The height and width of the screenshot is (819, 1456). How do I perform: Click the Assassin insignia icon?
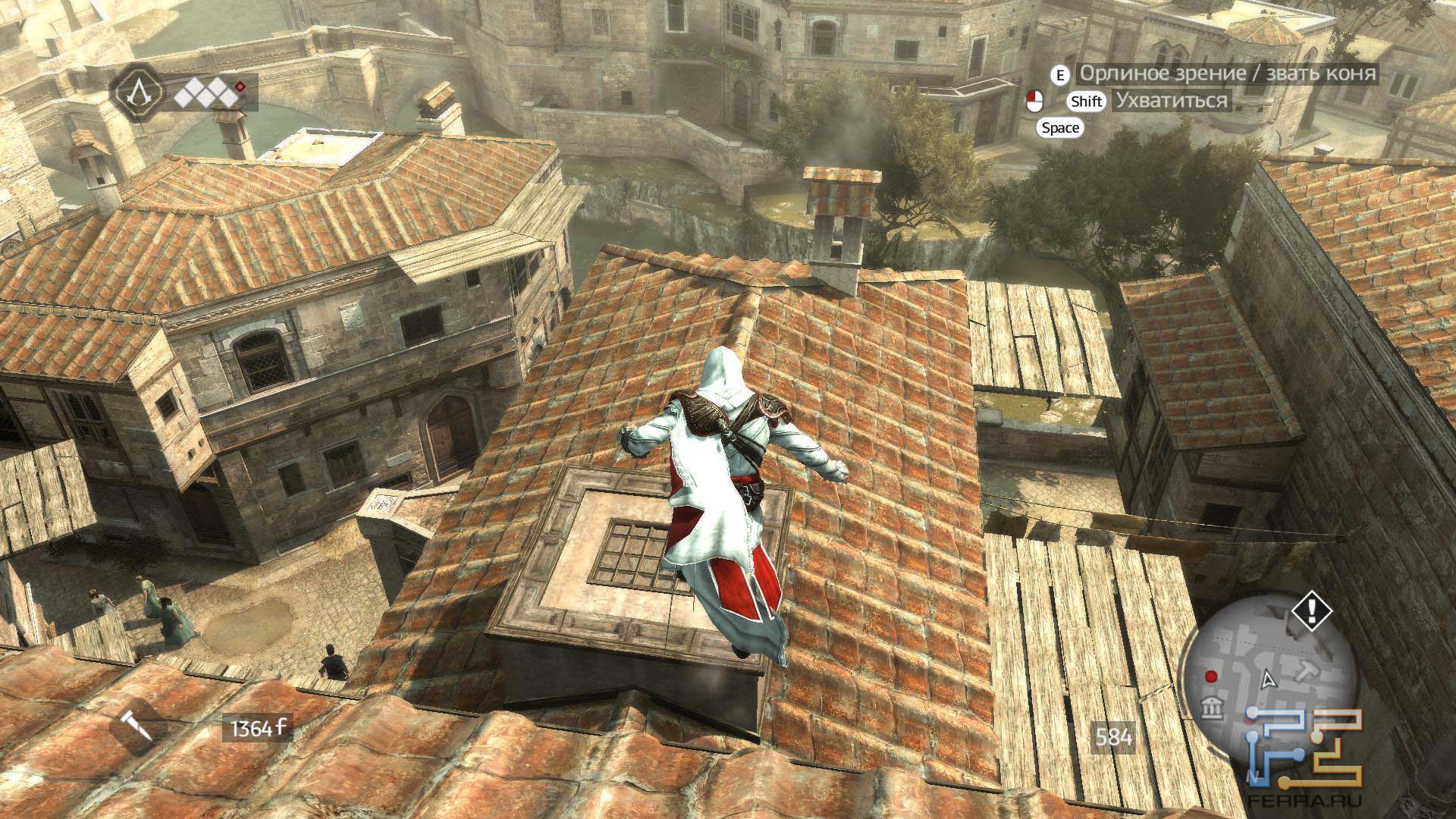(x=138, y=91)
